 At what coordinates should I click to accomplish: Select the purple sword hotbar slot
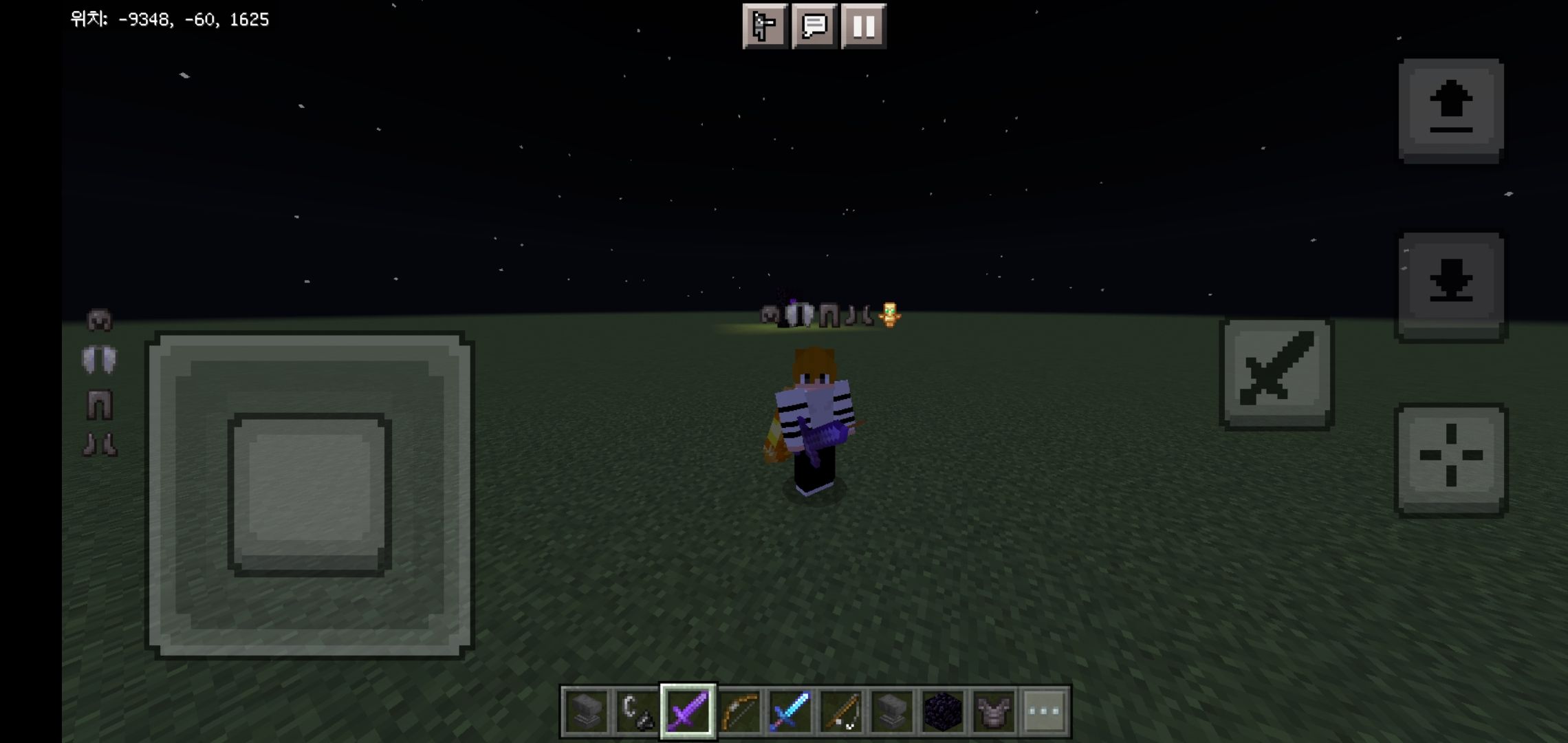click(688, 711)
